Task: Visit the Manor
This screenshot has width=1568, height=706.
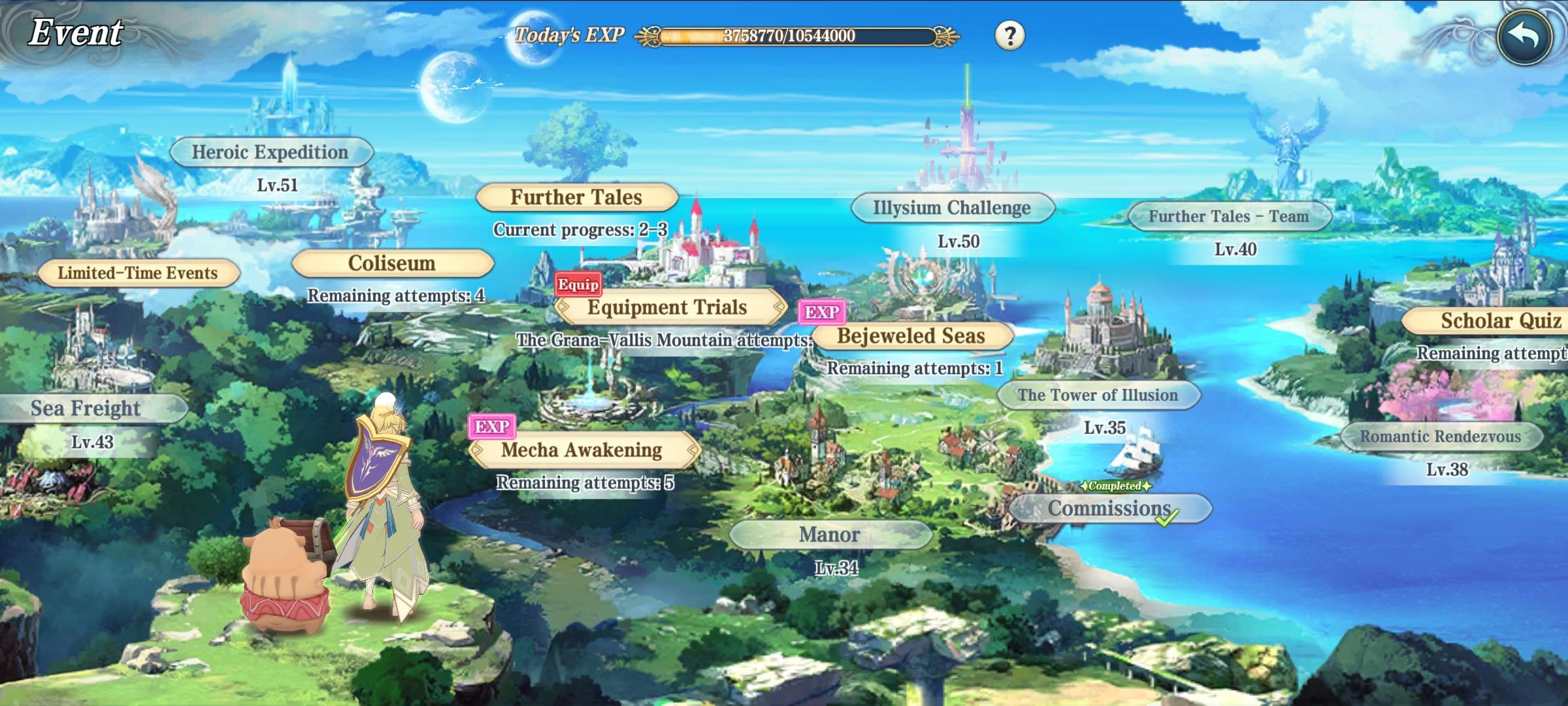Action: (x=830, y=535)
